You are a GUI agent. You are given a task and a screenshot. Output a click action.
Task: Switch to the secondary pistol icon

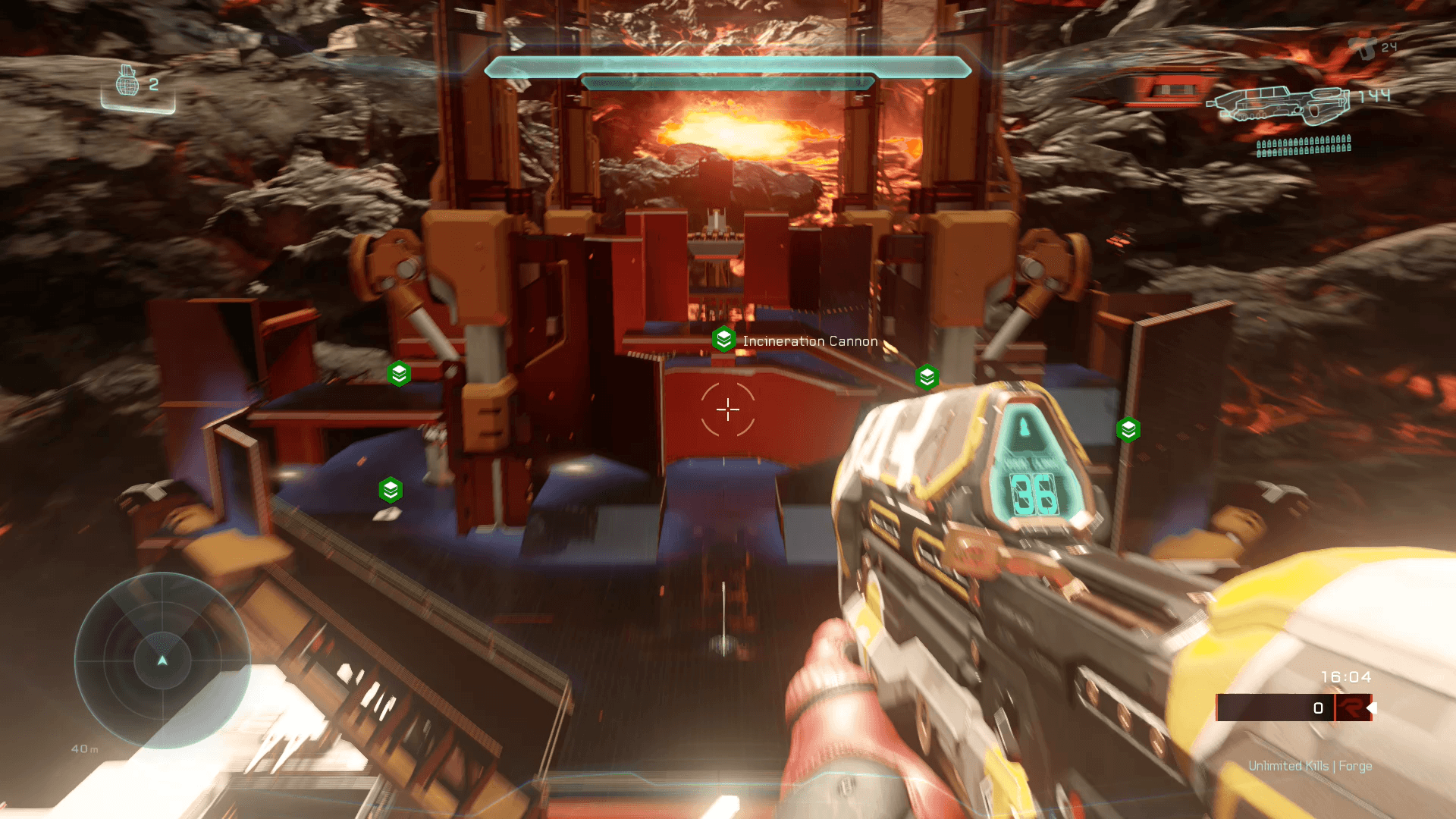click(1362, 48)
